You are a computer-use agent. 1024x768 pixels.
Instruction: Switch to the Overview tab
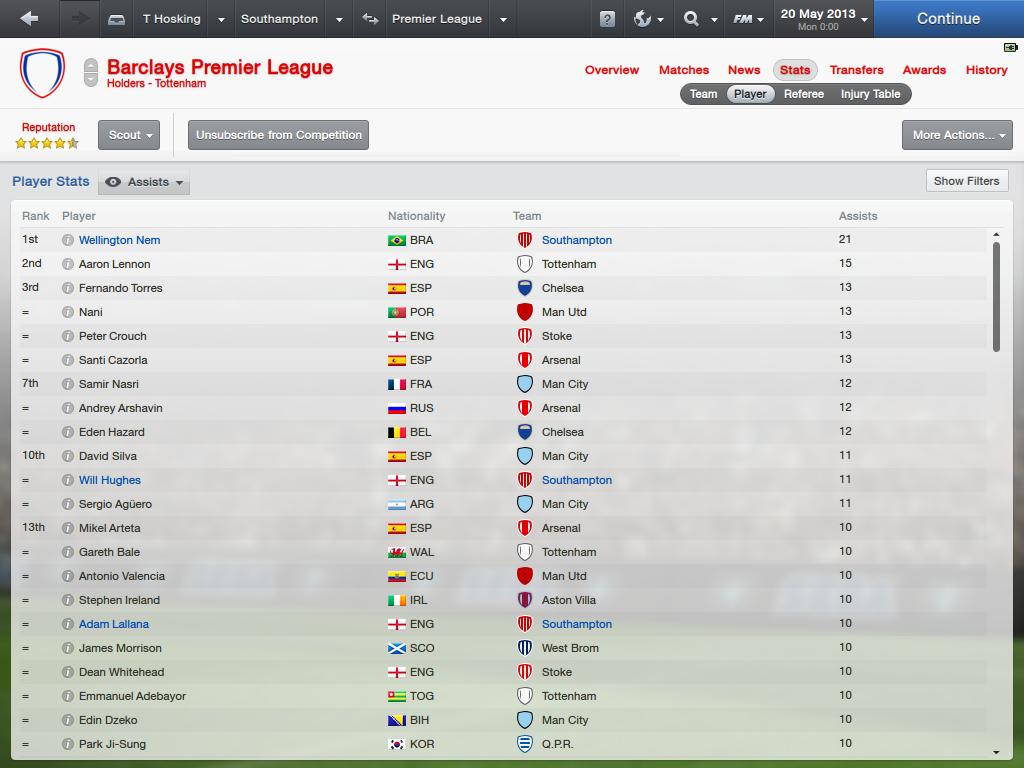pos(612,70)
